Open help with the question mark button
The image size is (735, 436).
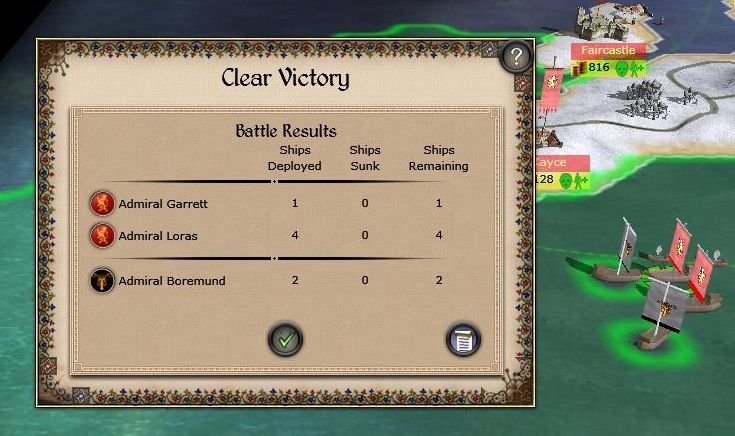(514, 56)
